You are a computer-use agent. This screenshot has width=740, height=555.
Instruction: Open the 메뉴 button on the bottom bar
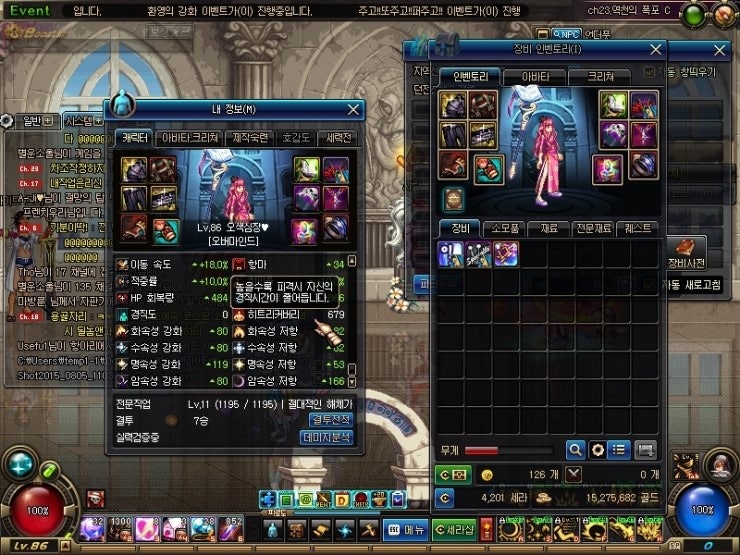[407, 530]
